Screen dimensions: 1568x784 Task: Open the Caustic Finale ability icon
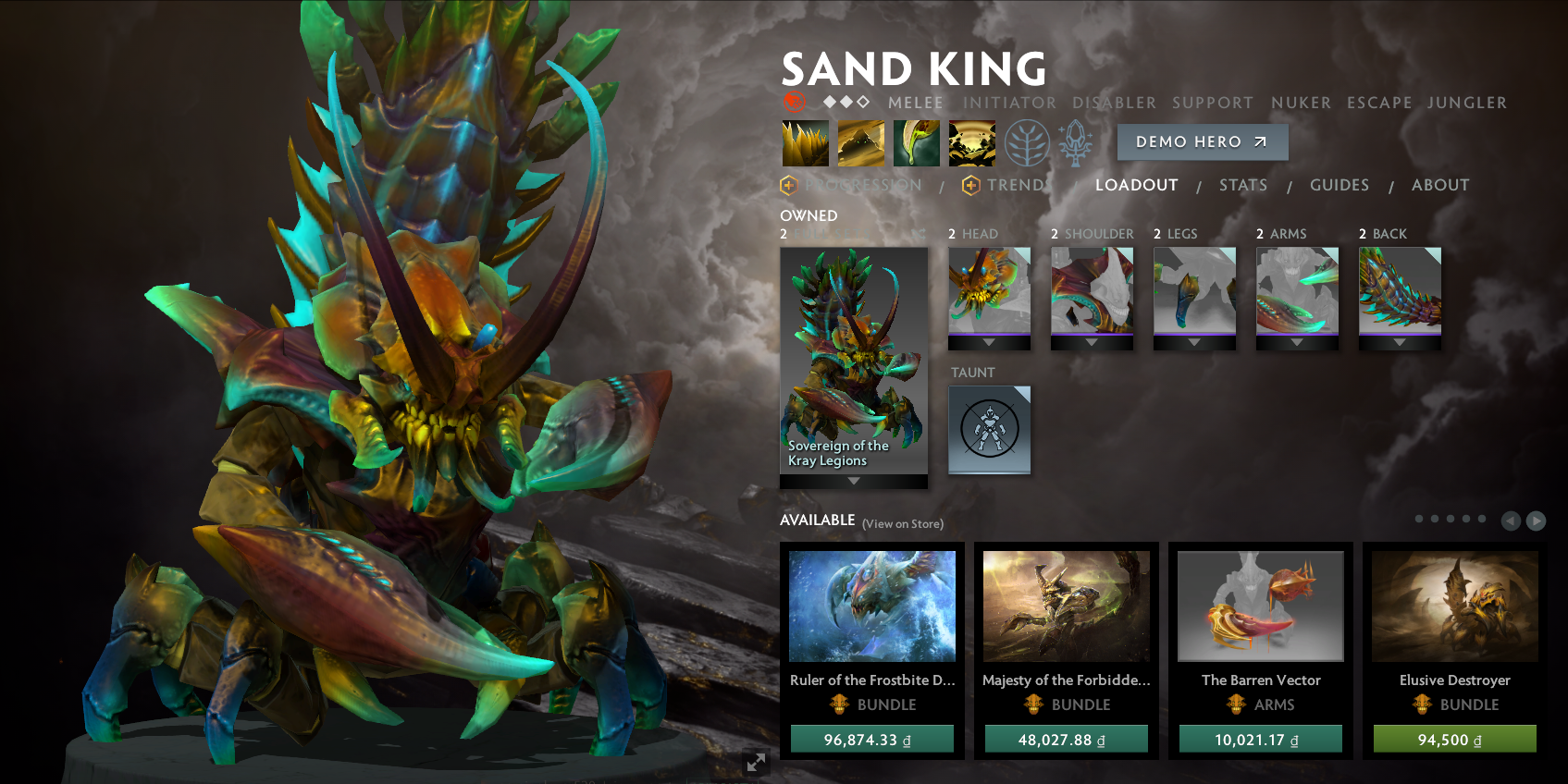[x=916, y=142]
